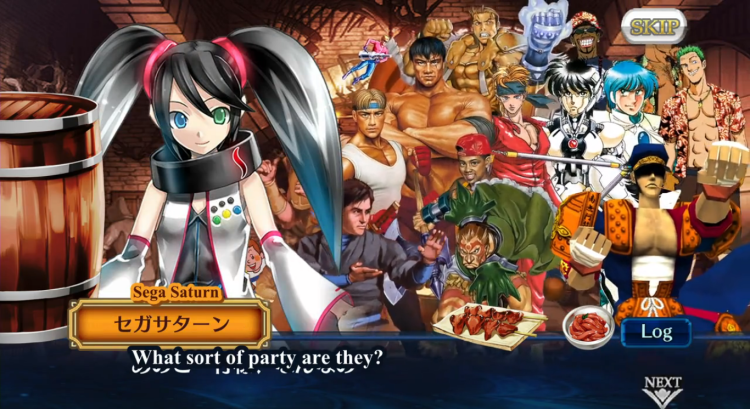This screenshot has width=750, height=409.
Task: Skip the dialogue scene
Action: pyautogui.click(x=654, y=26)
